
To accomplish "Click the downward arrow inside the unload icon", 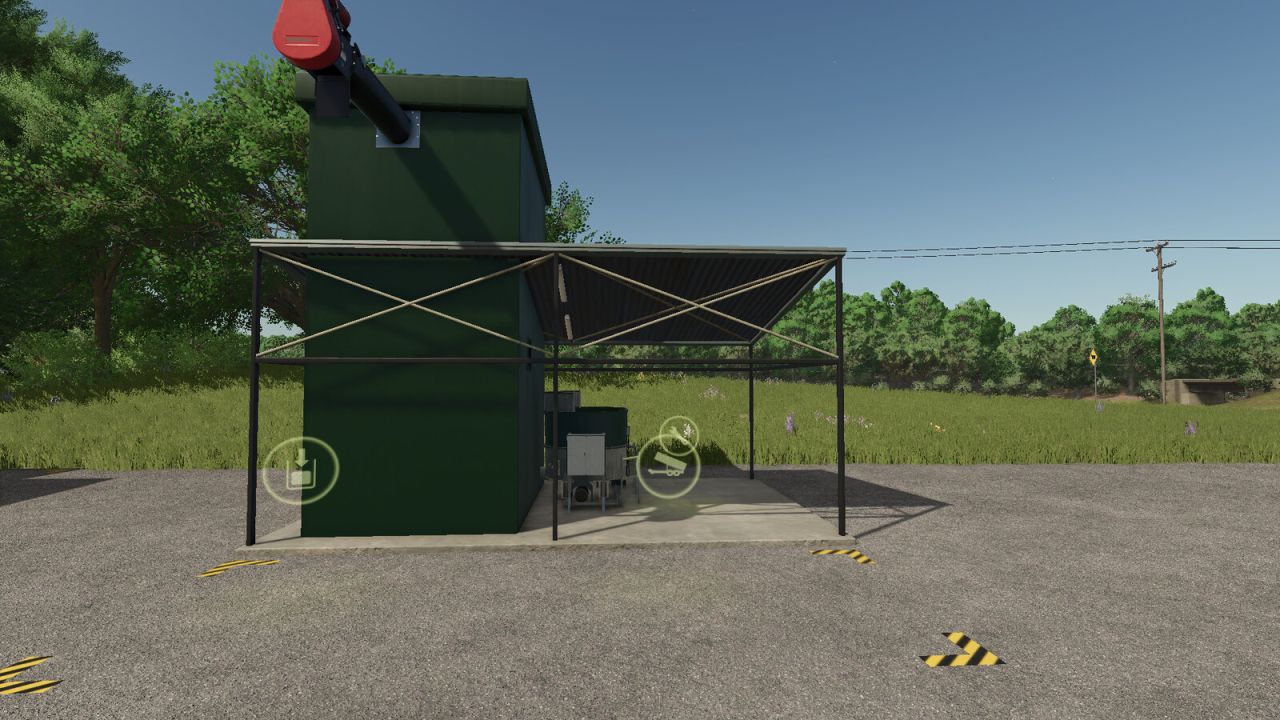I will [x=301, y=458].
